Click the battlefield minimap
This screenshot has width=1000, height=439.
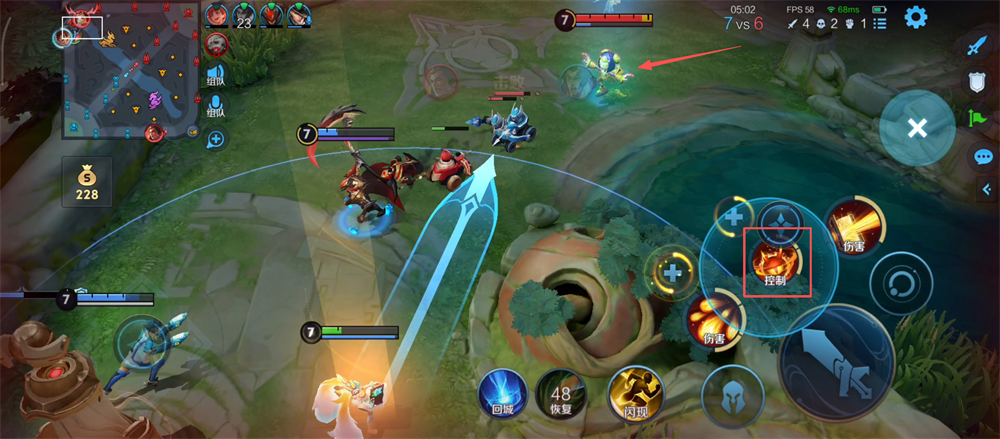click(x=129, y=72)
